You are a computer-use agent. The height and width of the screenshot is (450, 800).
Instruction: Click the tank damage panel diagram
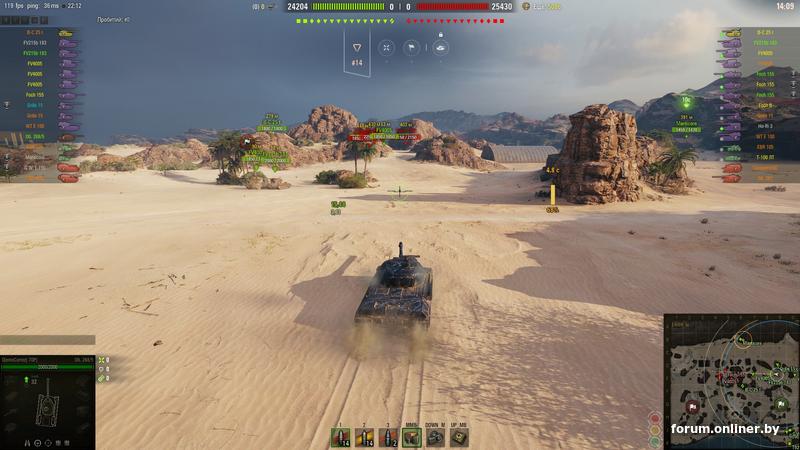[47, 408]
